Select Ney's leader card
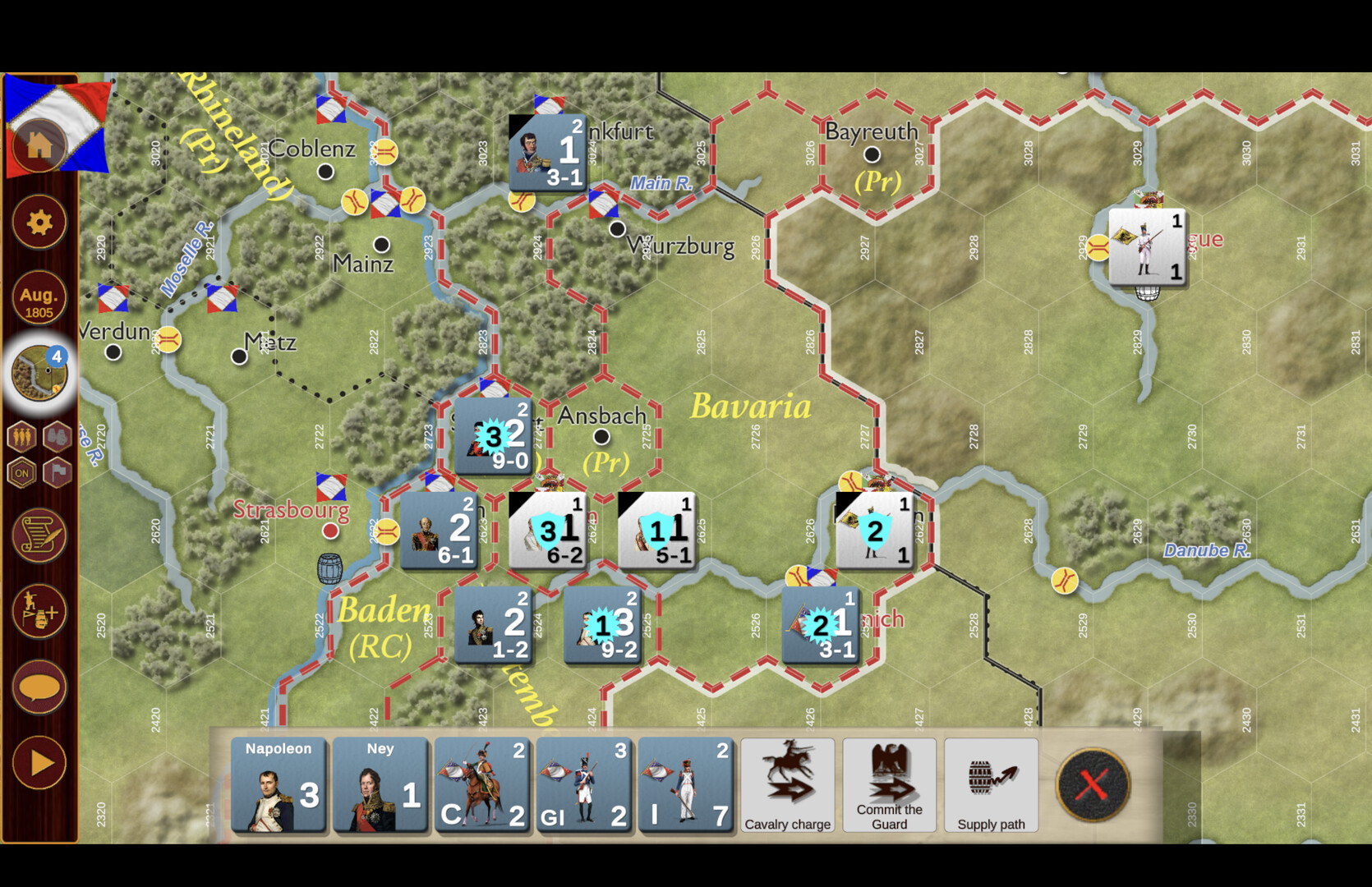This screenshot has height=887, width=1372. tap(380, 784)
